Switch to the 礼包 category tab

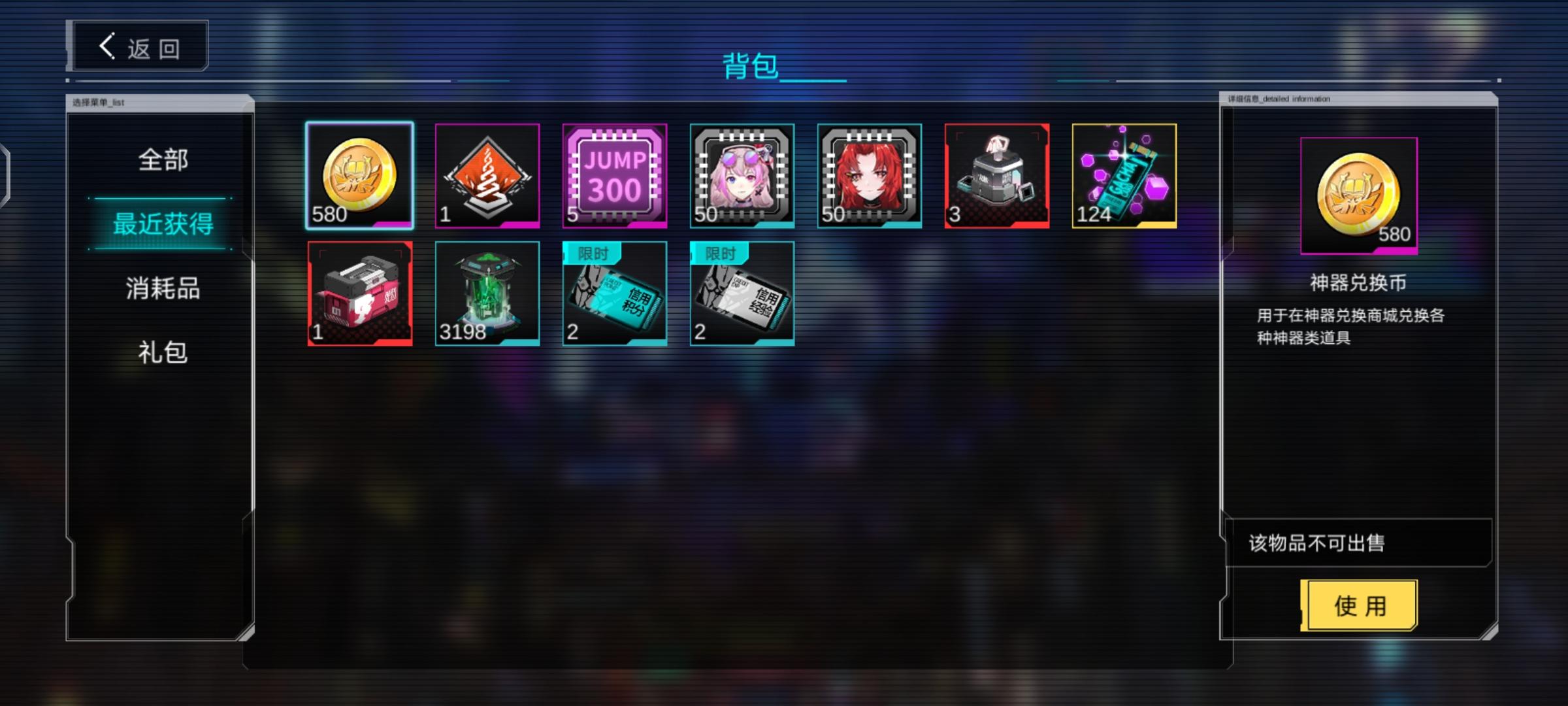pyautogui.click(x=161, y=353)
